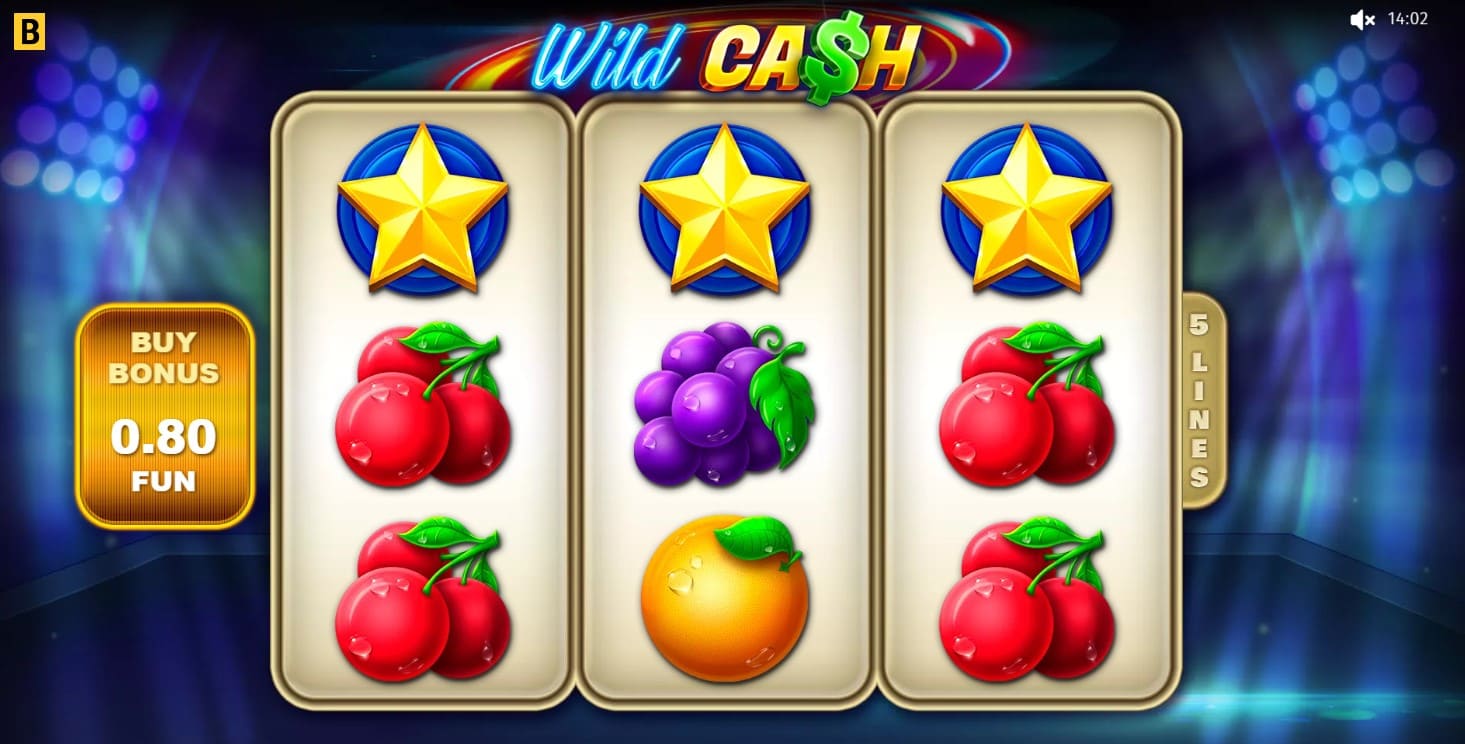The image size is (1465, 744).
Task: Click the cherries at the bottom of the left reel
Action: pos(425,605)
